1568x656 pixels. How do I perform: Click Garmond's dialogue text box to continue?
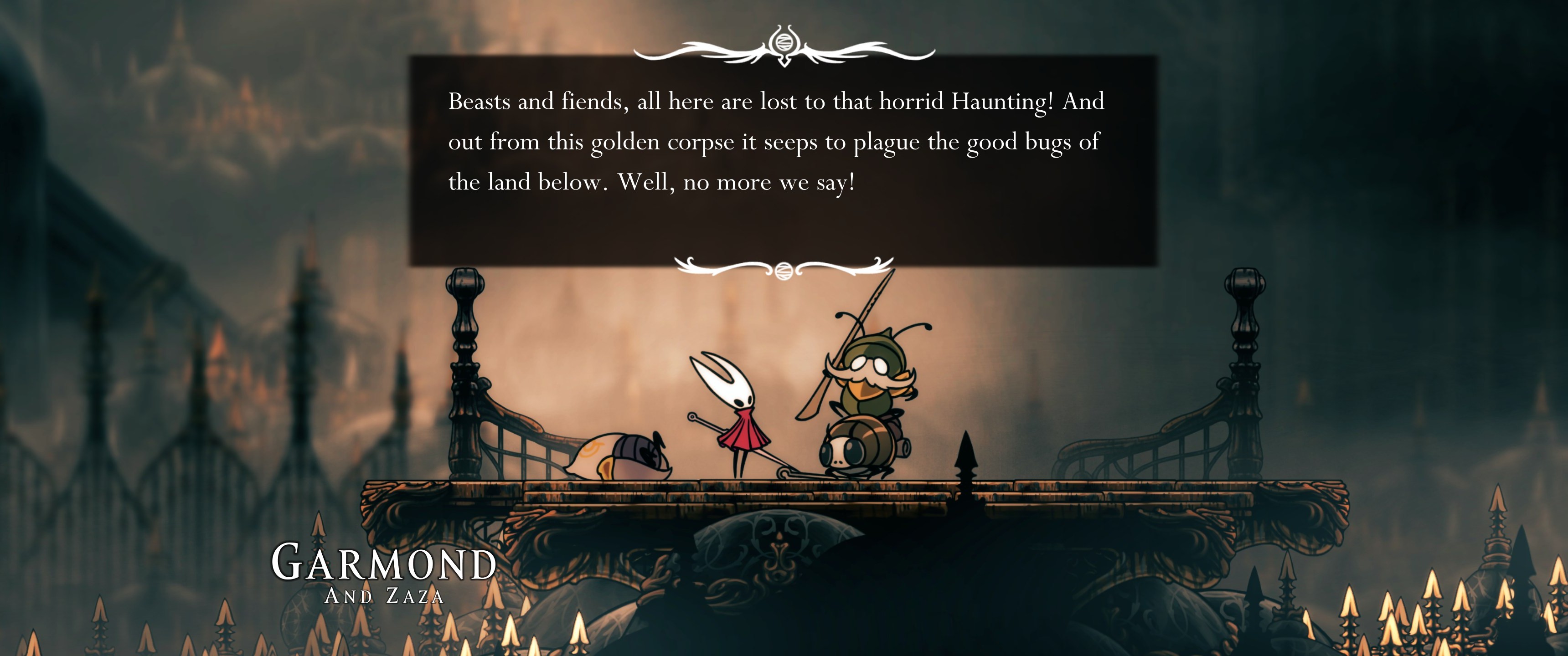click(783, 160)
